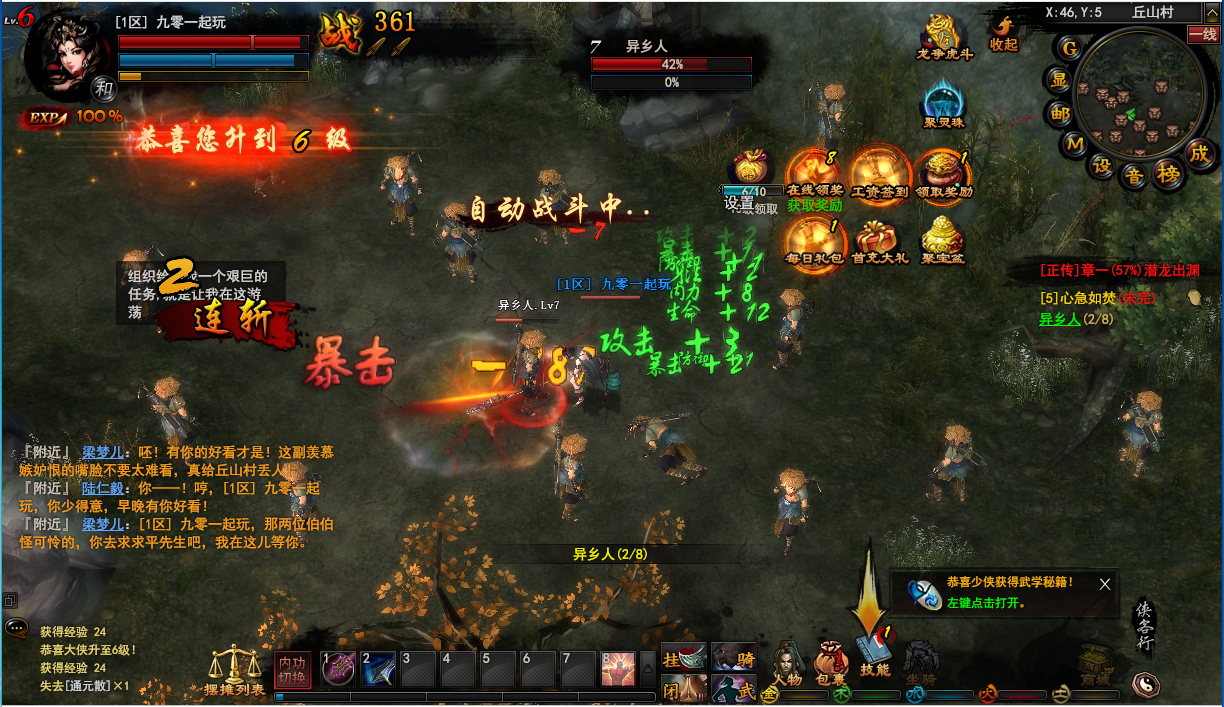The image size is (1224, 707).
Task: Open the 首充大礼 first recharge gift
Action: pyautogui.click(x=880, y=241)
